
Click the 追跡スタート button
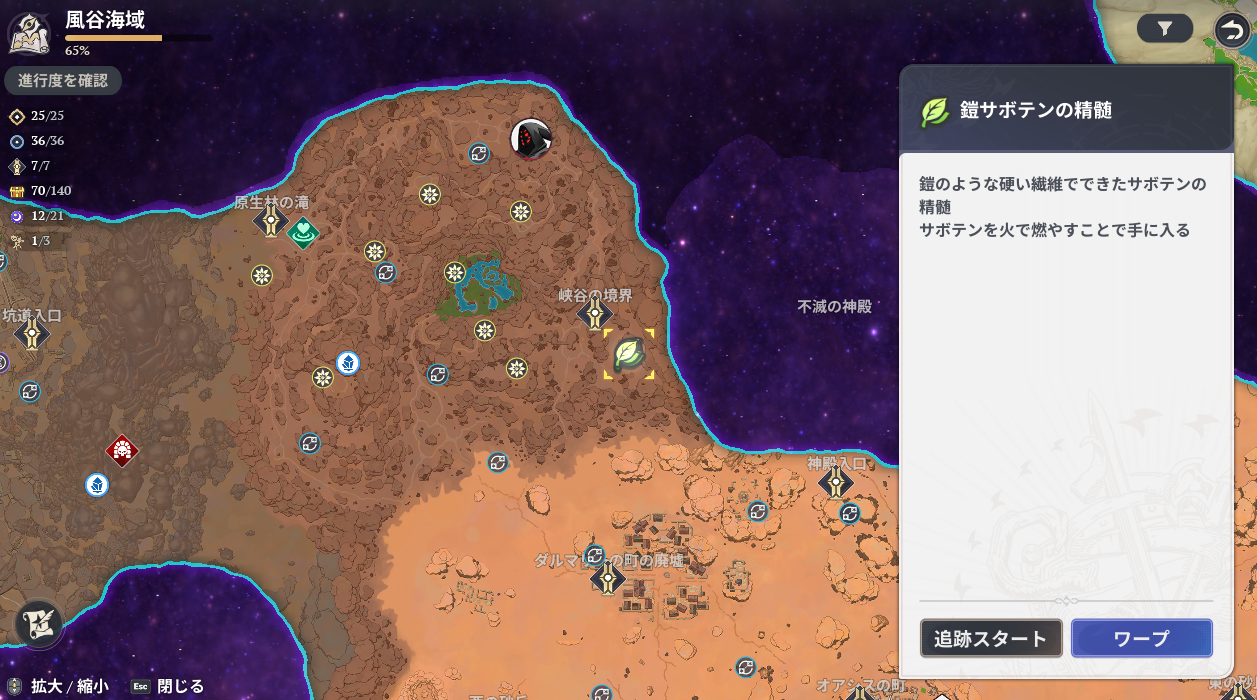pos(991,639)
